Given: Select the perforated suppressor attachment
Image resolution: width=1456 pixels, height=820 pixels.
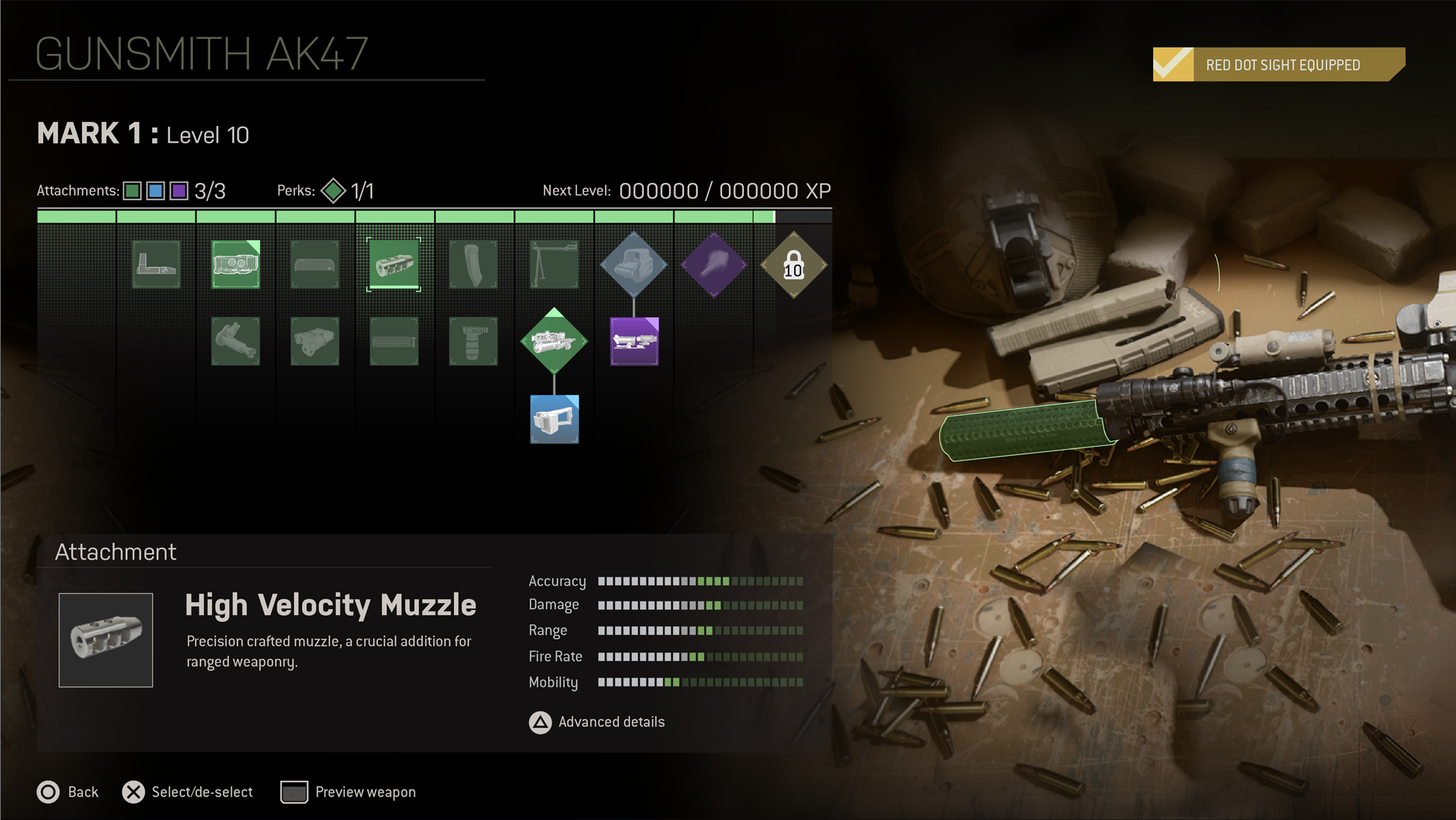Looking at the screenshot, I should coord(394,341).
